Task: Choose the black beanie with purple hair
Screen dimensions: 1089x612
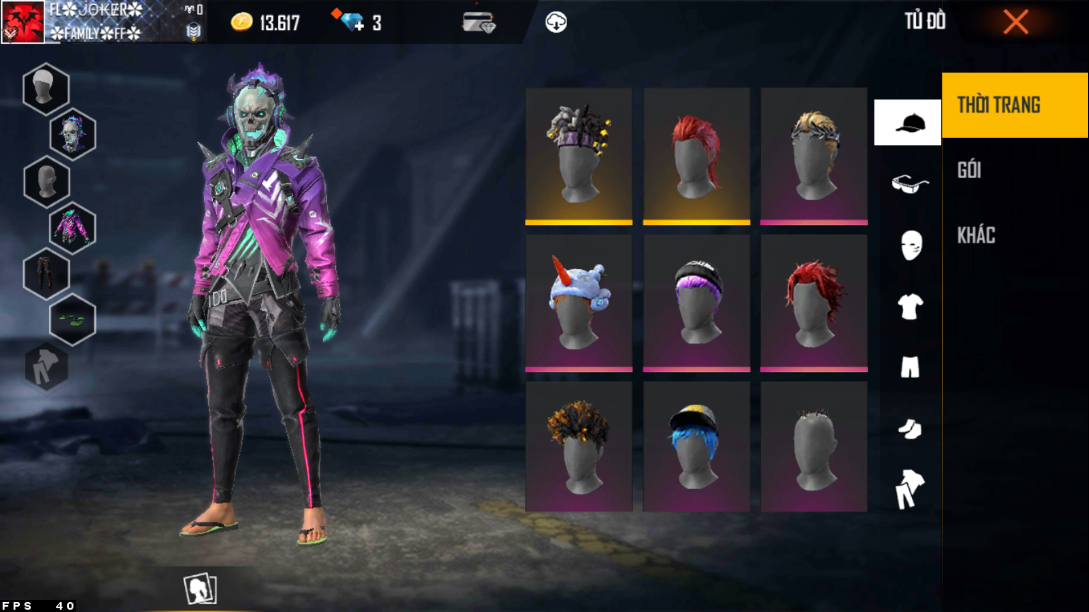Action: tap(696, 301)
